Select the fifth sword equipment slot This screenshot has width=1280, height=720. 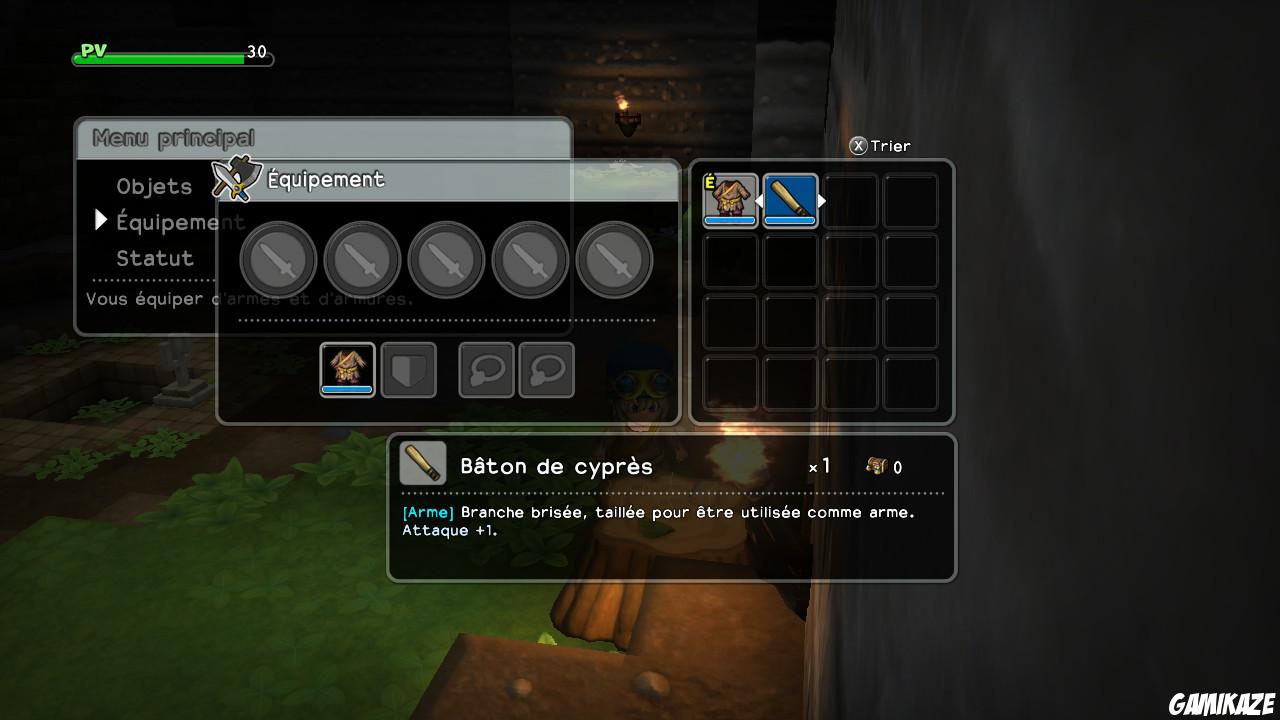point(615,258)
